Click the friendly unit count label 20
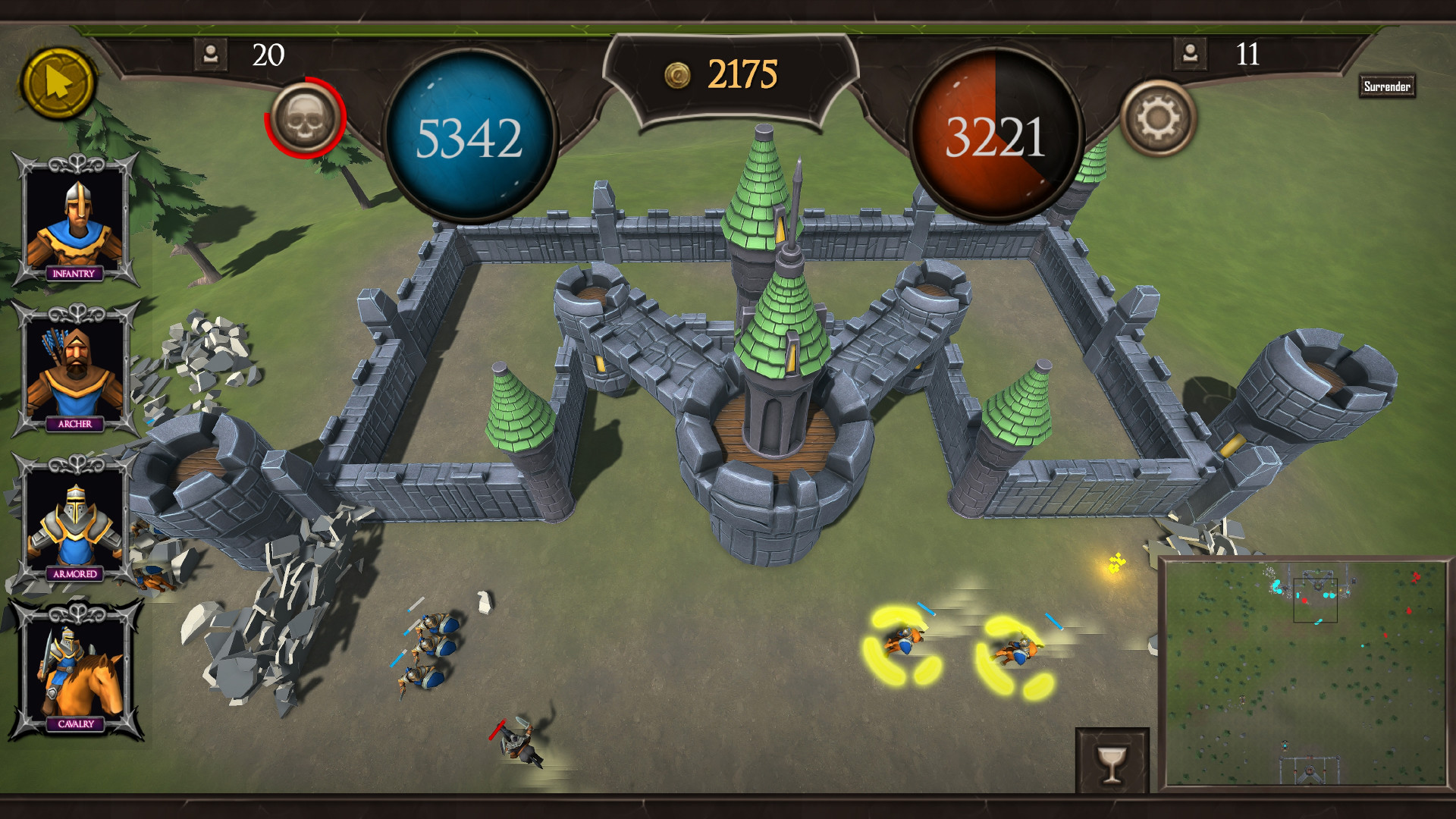The image size is (1456, 819). pyautogui.click(x=268, y=54)
